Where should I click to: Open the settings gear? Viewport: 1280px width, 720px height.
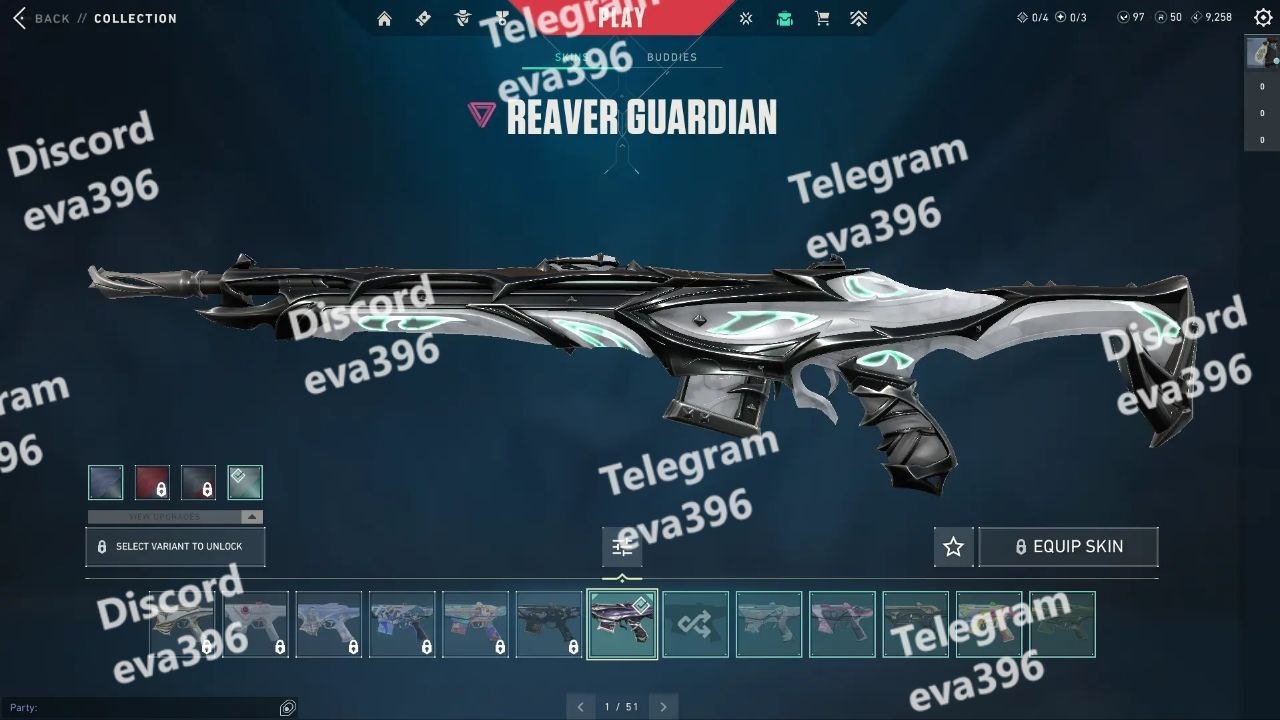pyautogui.click(x=1263, y=17)
